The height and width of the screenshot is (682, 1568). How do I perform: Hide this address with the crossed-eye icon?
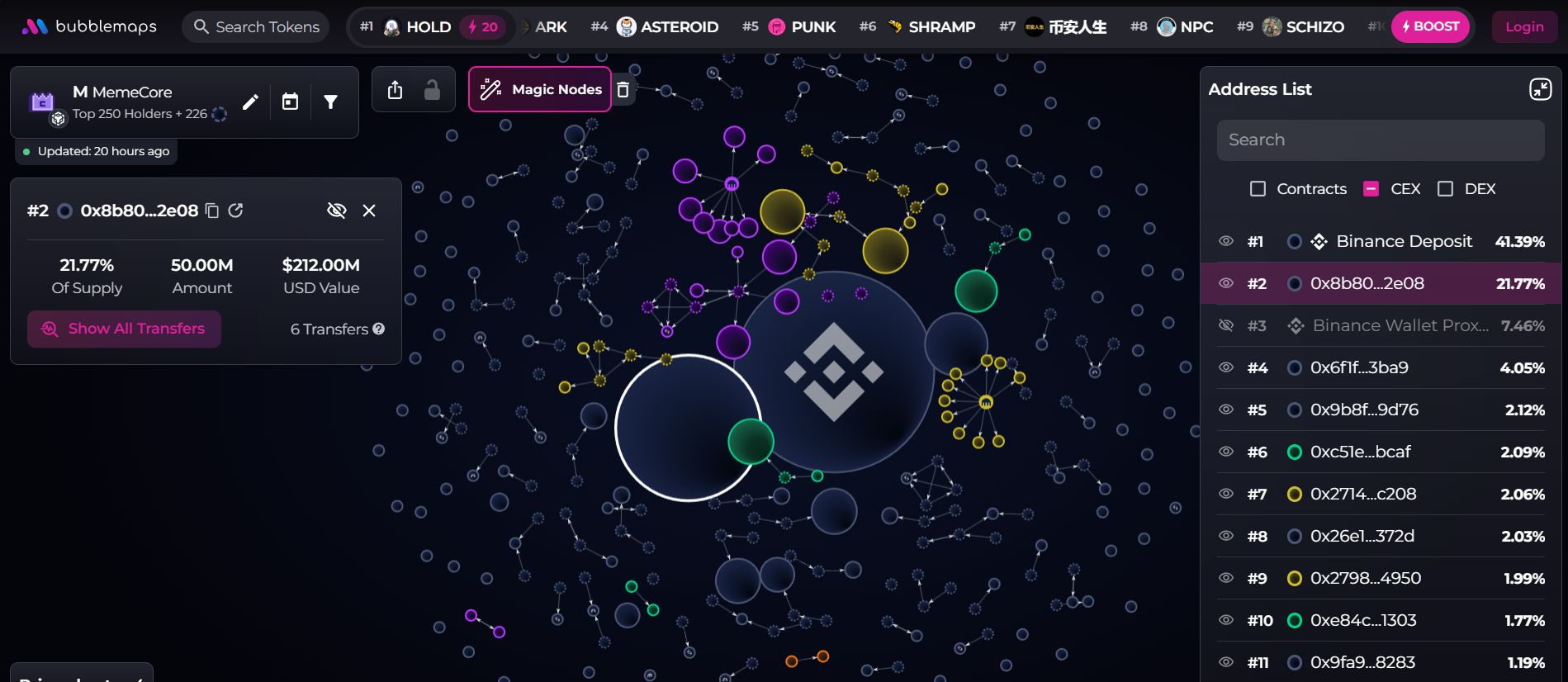click(336, 211)
